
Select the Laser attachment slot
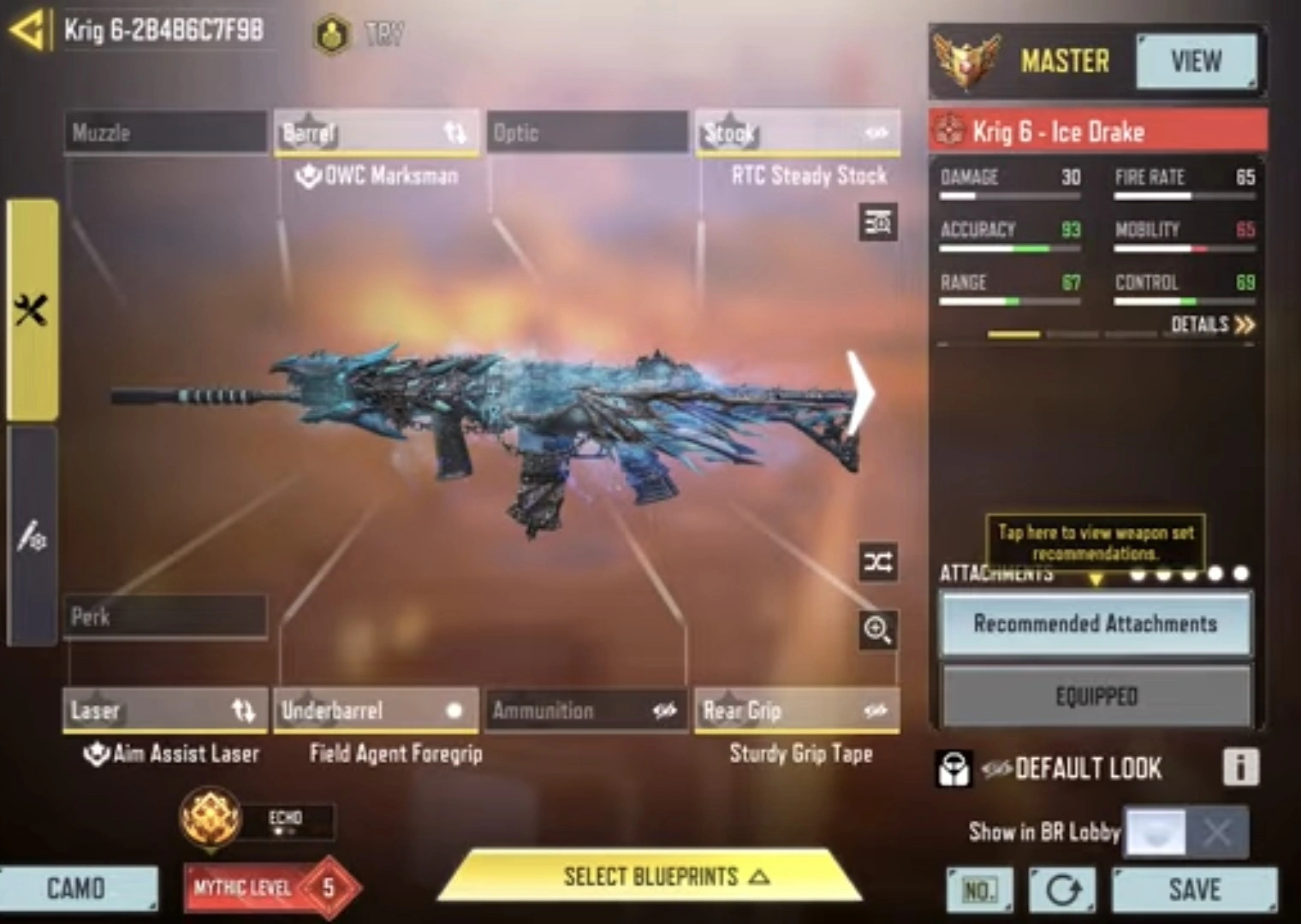[165, 710]
